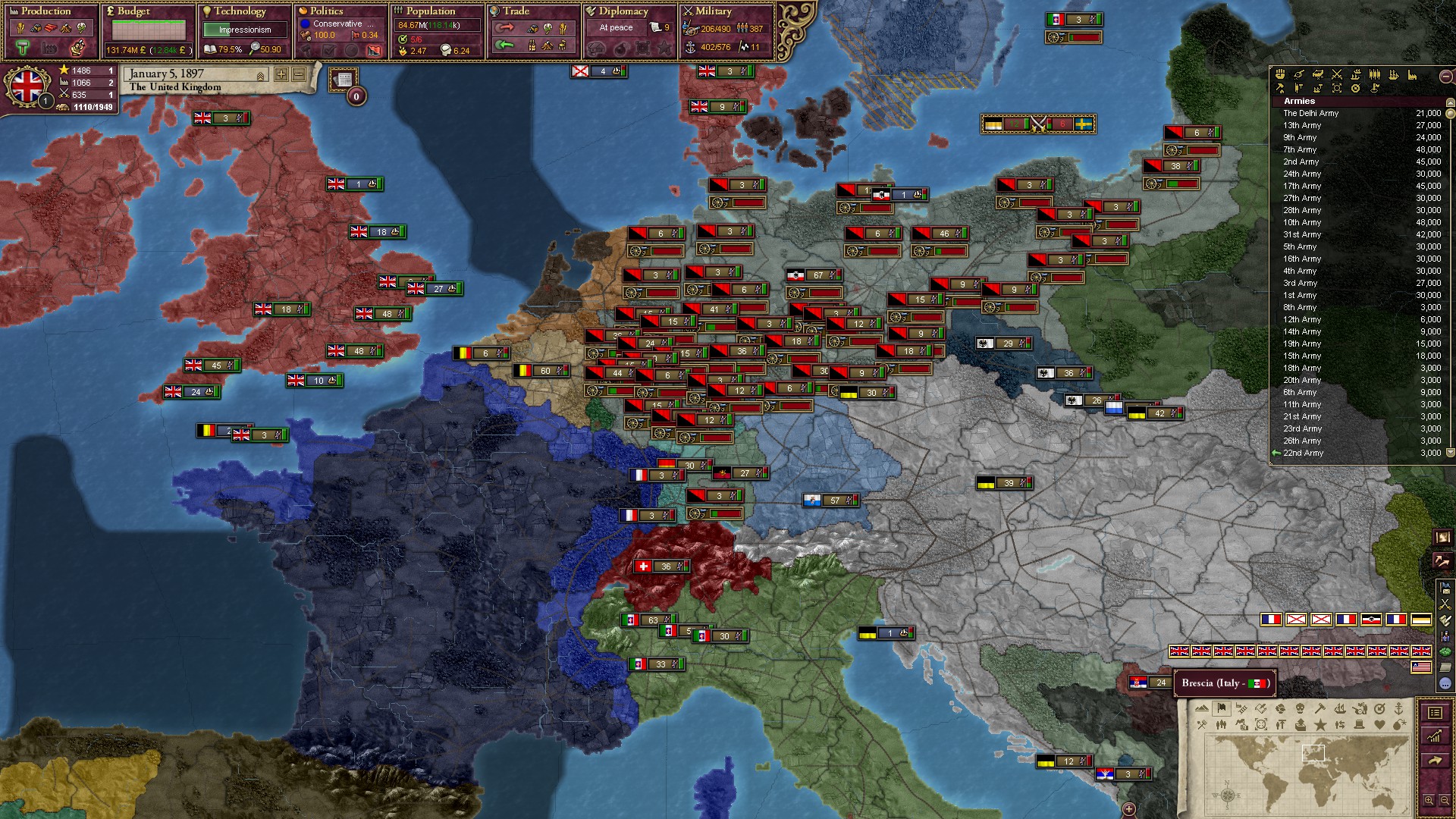Switch to terrain mapmode on the minimap
The image size is (1456, 819).
pyautogui.click(x=1202, y=708)
